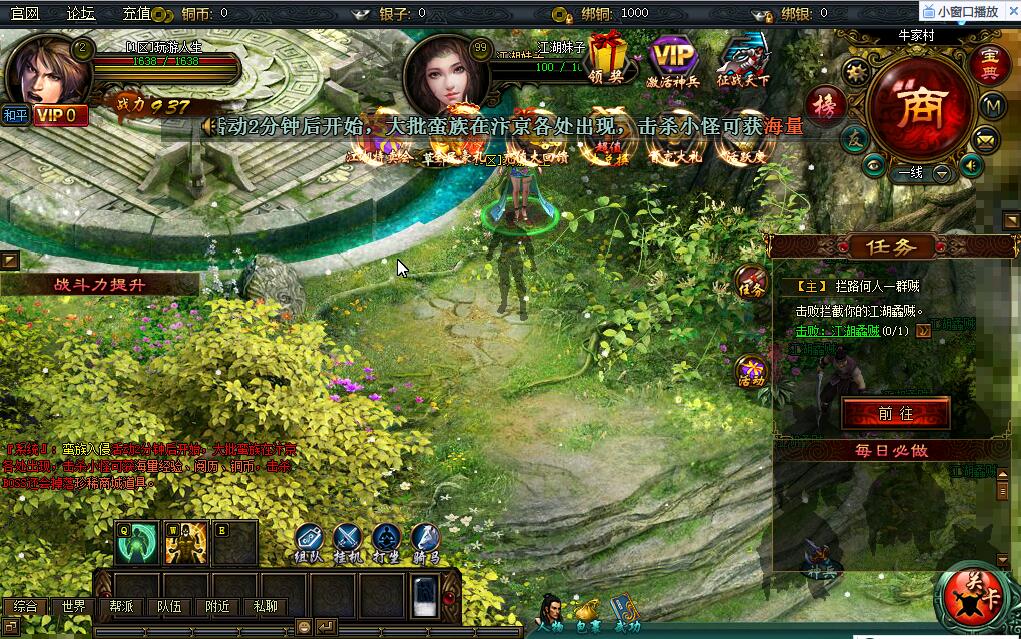Switch to the 世界 chat tab
Viewport: 1021px width, 639px height.
pyautogui.click(x=73, y=606)
